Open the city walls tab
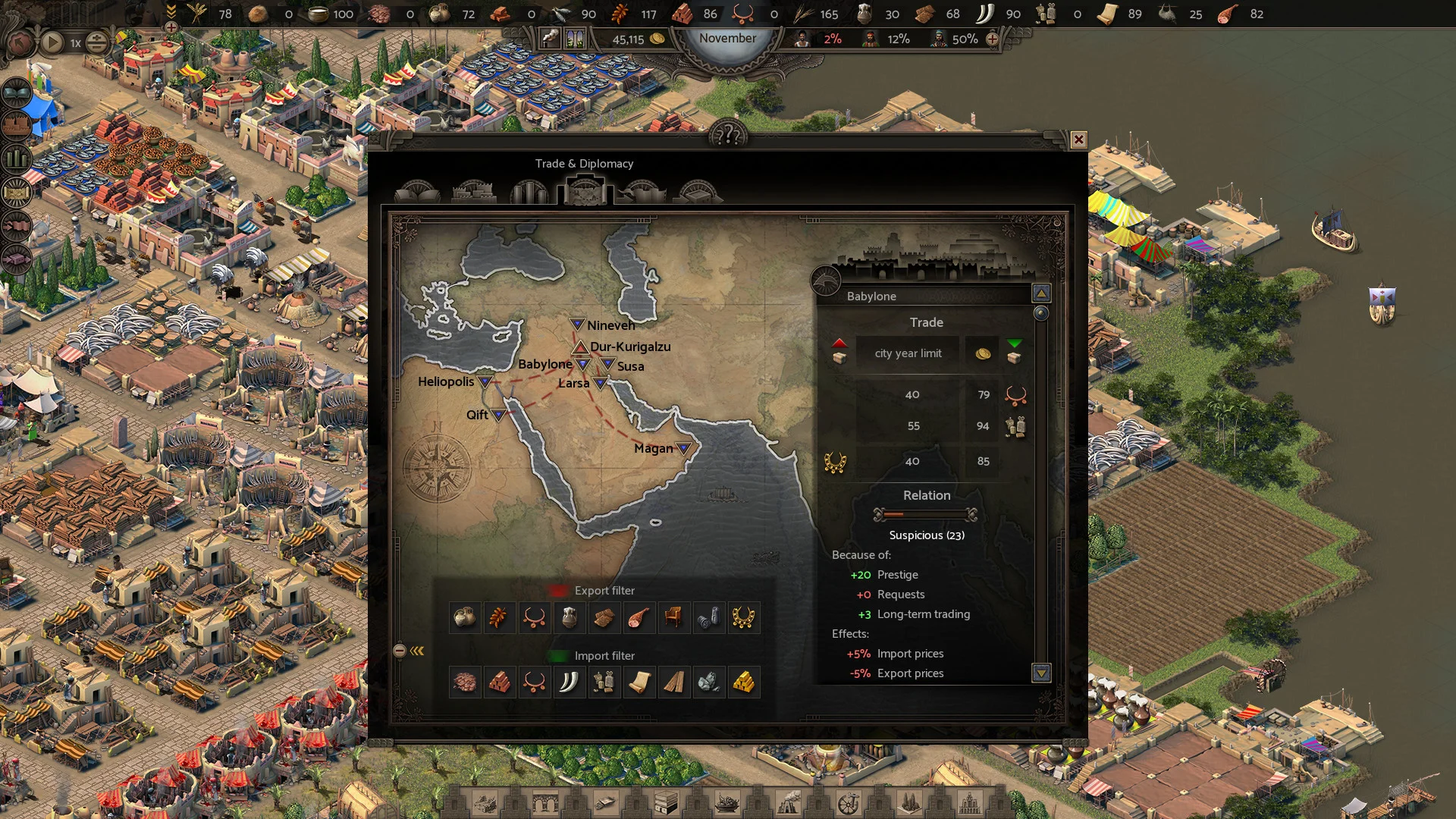Screen dimensions: 1456x819 [473, 193]
